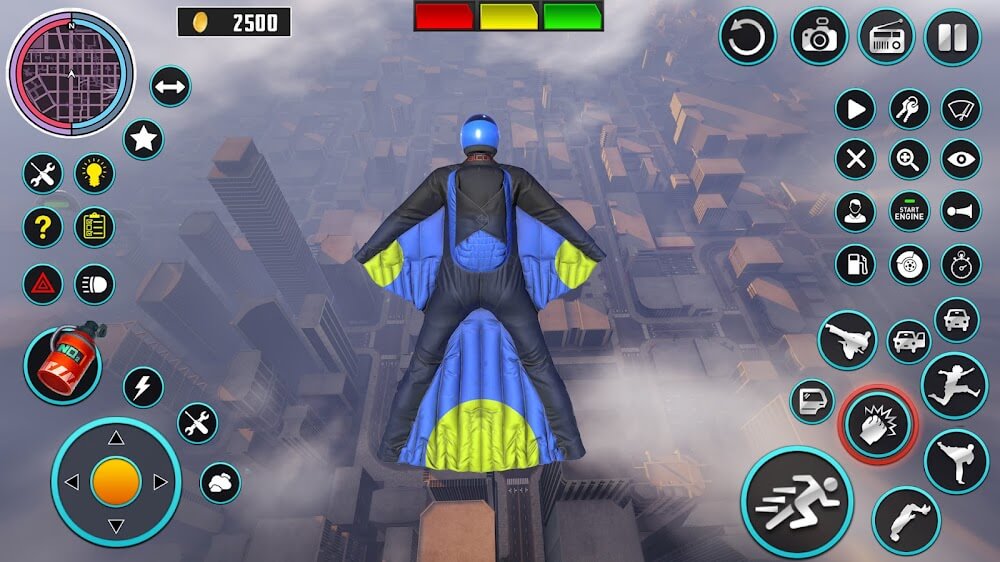Open the circular city minimap
Viewport: 1000px width, 562px height.
coord(70,72)
